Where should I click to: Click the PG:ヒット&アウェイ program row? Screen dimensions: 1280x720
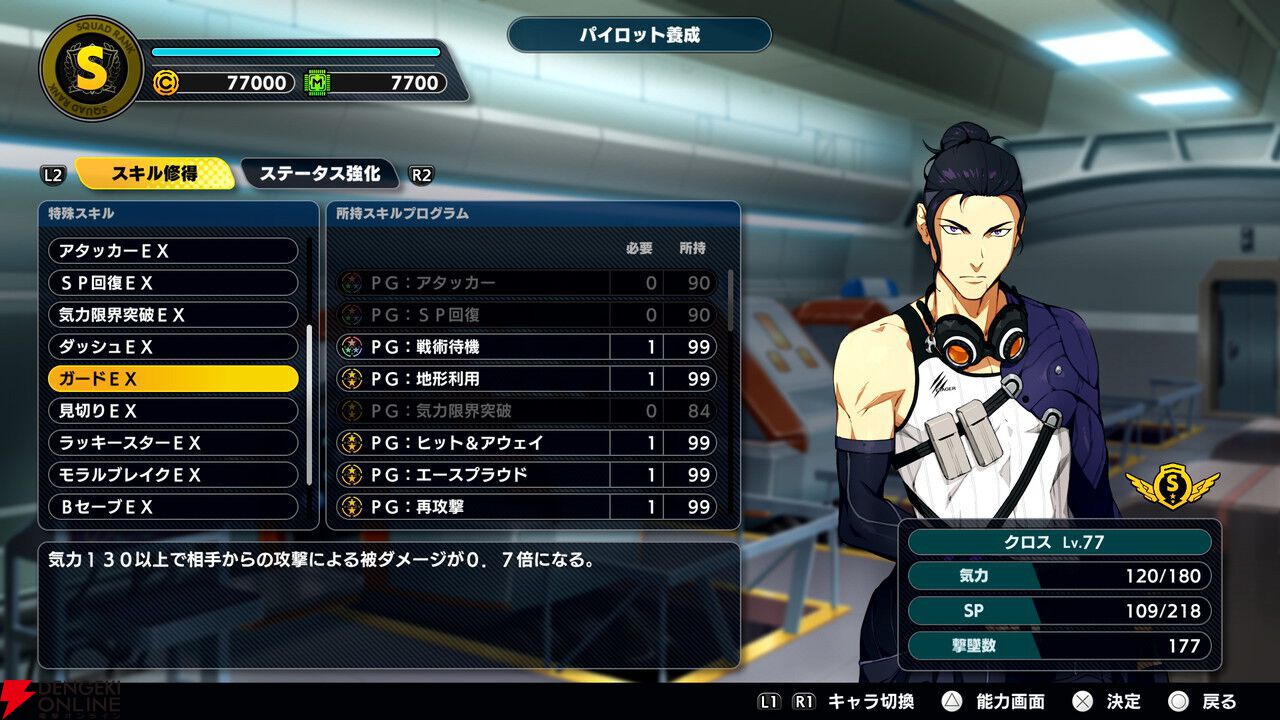click(526, 443)
